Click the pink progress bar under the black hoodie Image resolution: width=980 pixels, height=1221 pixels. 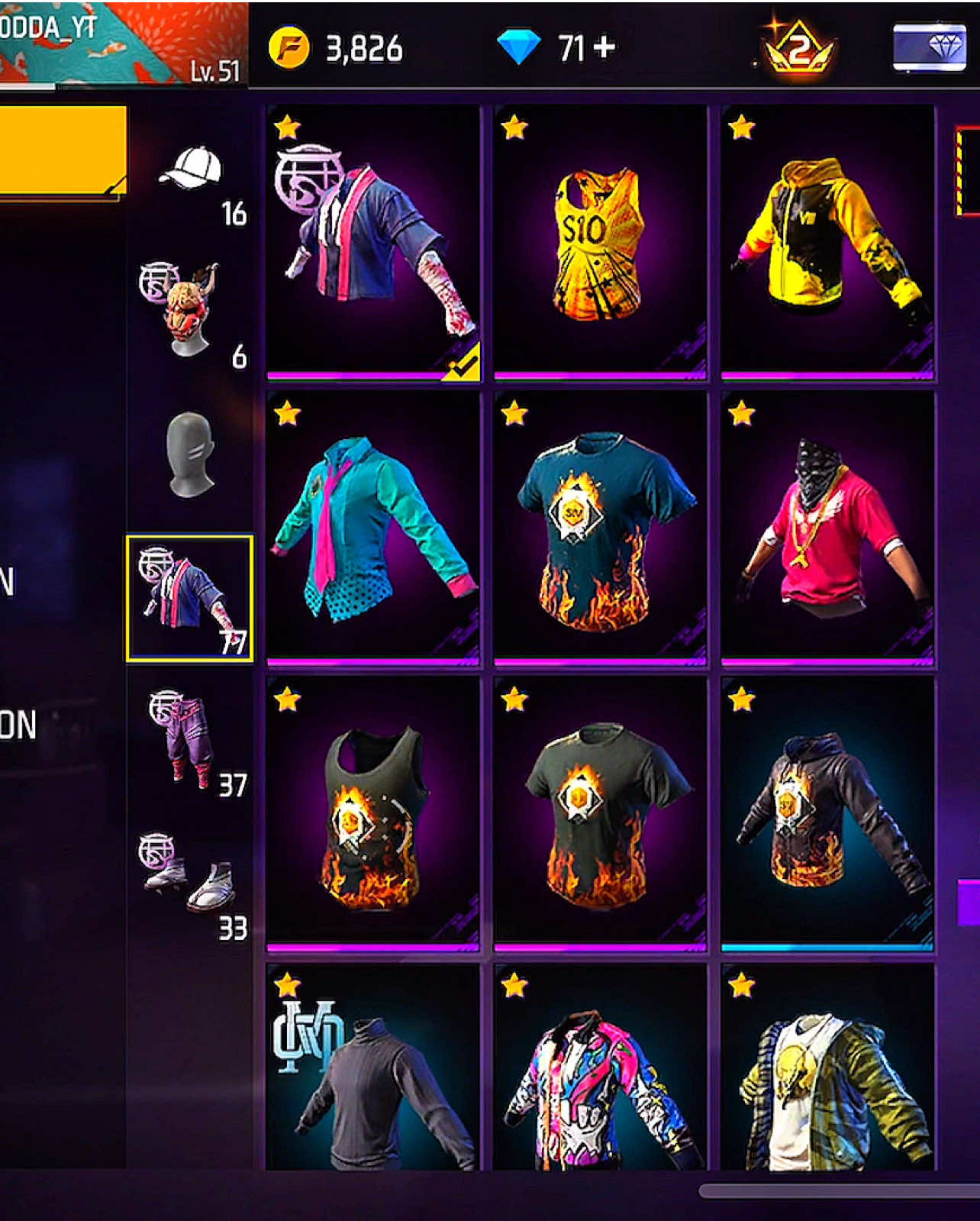tap(828, 947)
